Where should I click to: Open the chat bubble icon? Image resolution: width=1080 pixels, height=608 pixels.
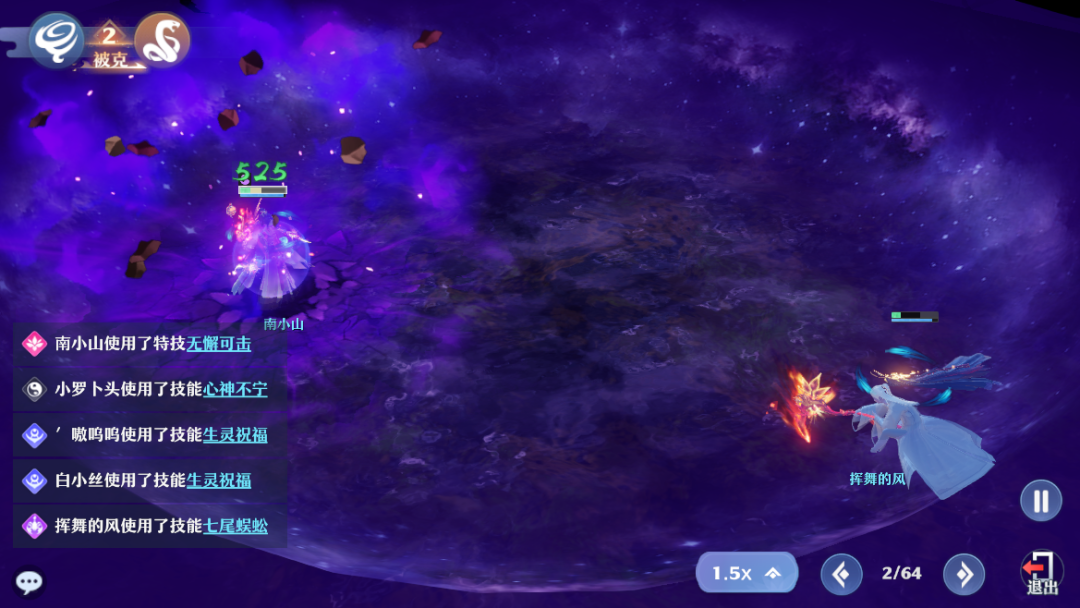(x=28, y=582)
